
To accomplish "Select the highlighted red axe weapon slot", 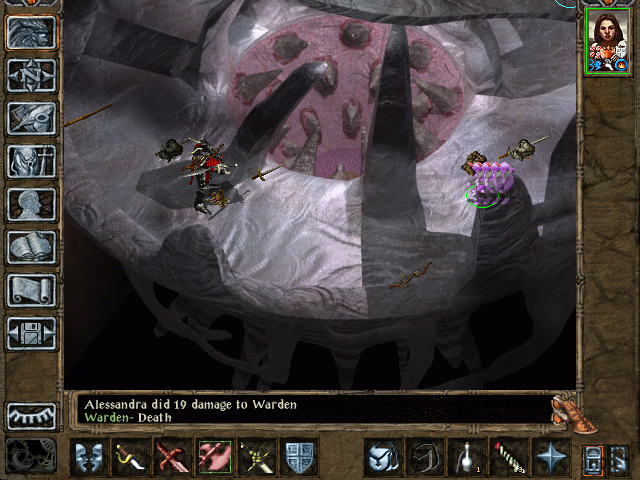I will (x=215, y=456).
